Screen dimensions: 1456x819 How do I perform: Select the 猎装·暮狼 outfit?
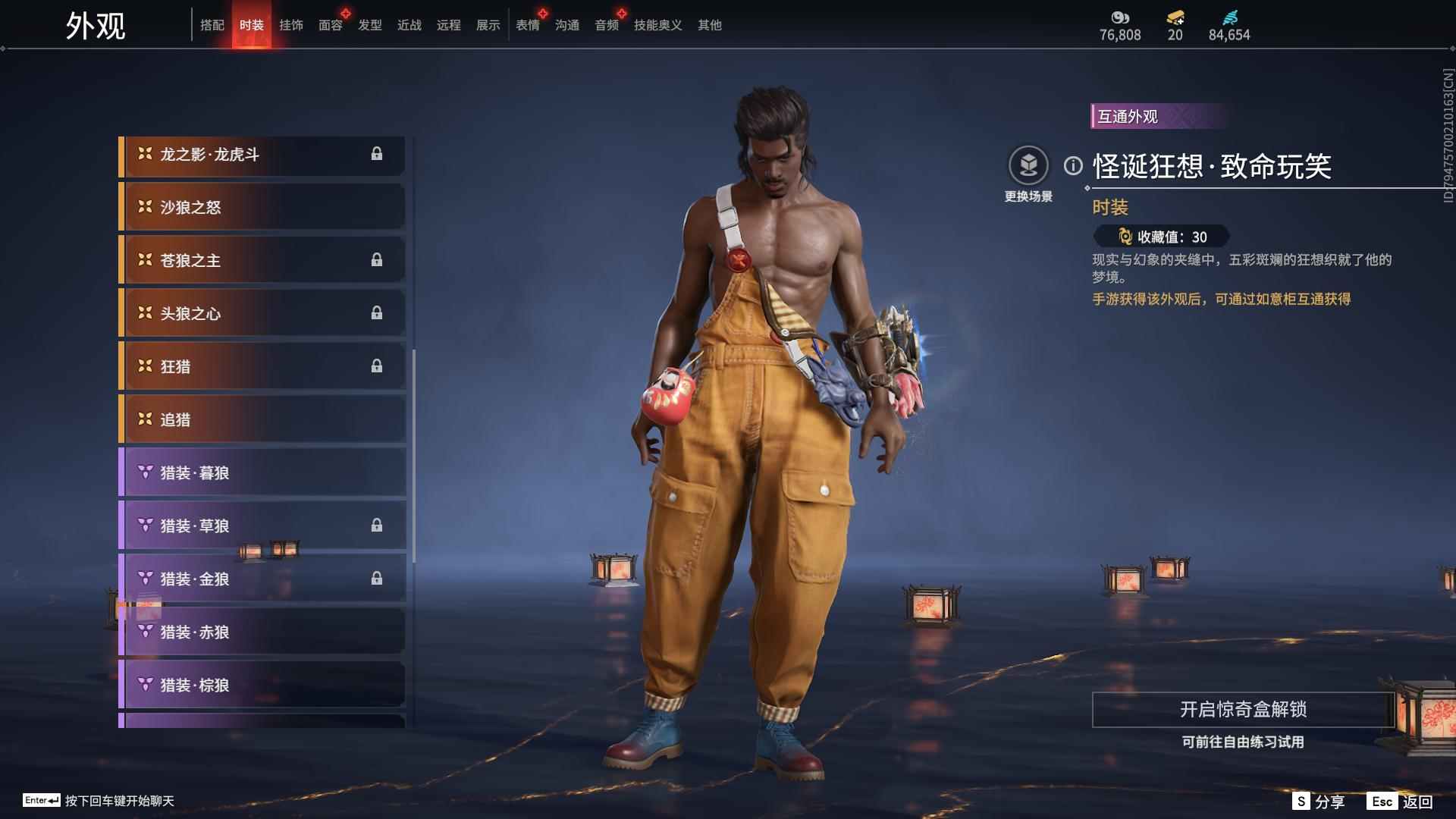(262, 472)
